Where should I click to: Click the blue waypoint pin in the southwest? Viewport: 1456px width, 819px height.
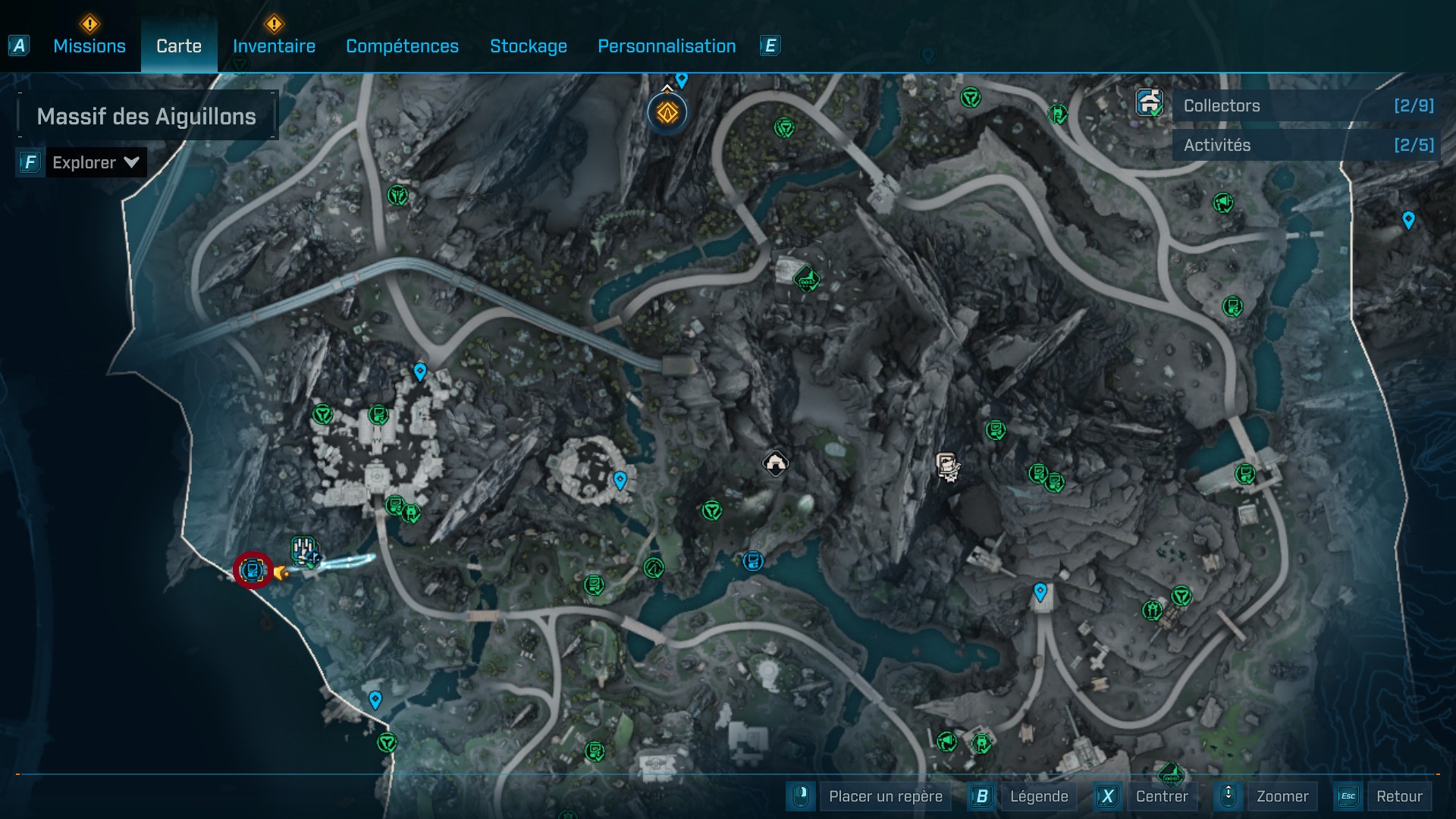tap(375, 701)
